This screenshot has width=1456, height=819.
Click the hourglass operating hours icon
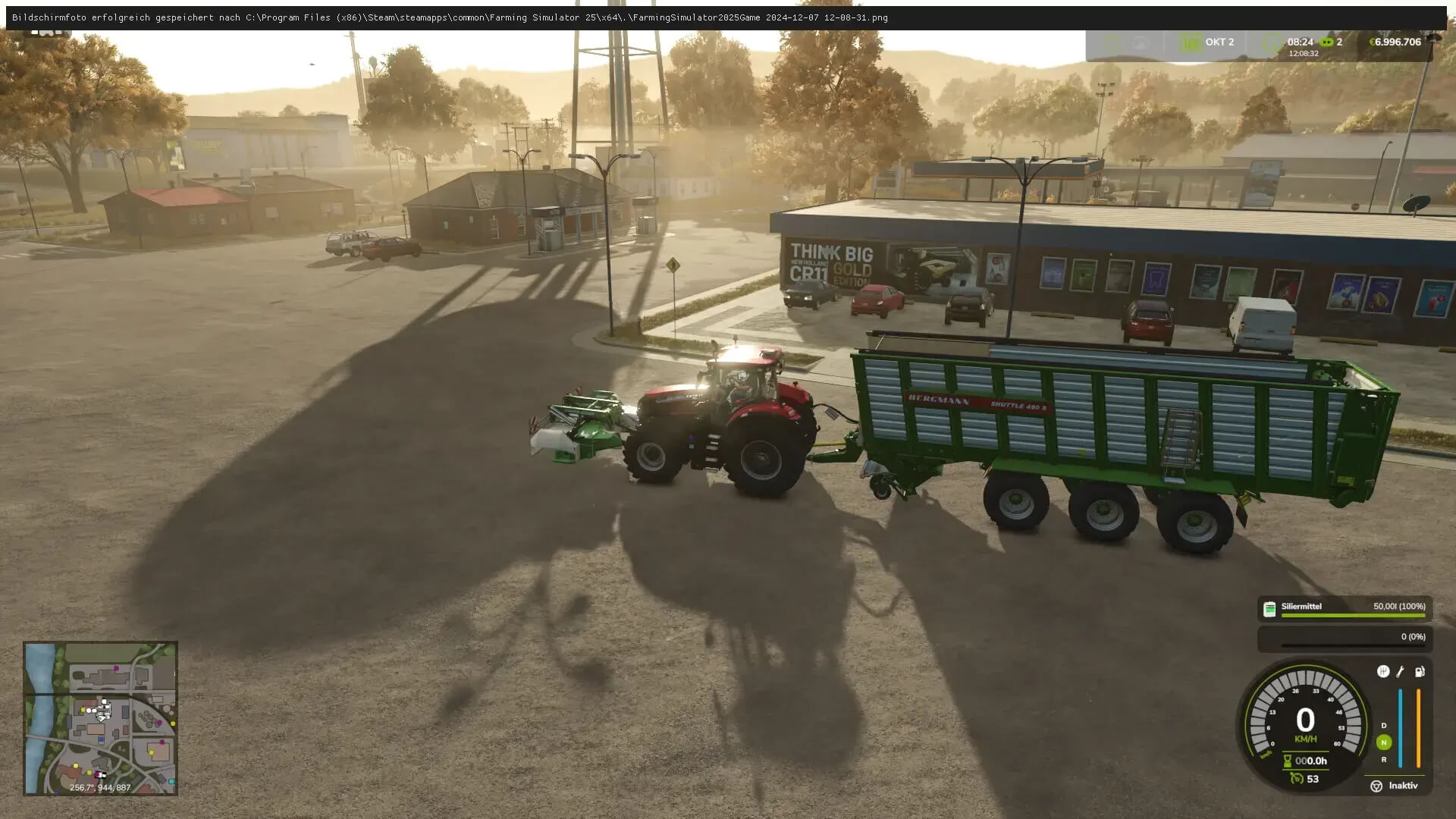pos(1287,761)
